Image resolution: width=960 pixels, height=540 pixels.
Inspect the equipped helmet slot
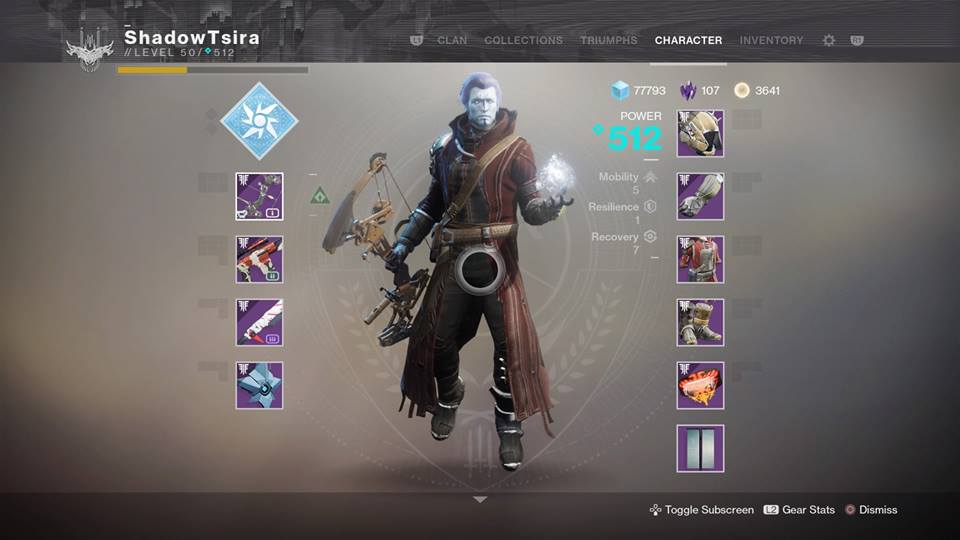[x=700, y=133]
